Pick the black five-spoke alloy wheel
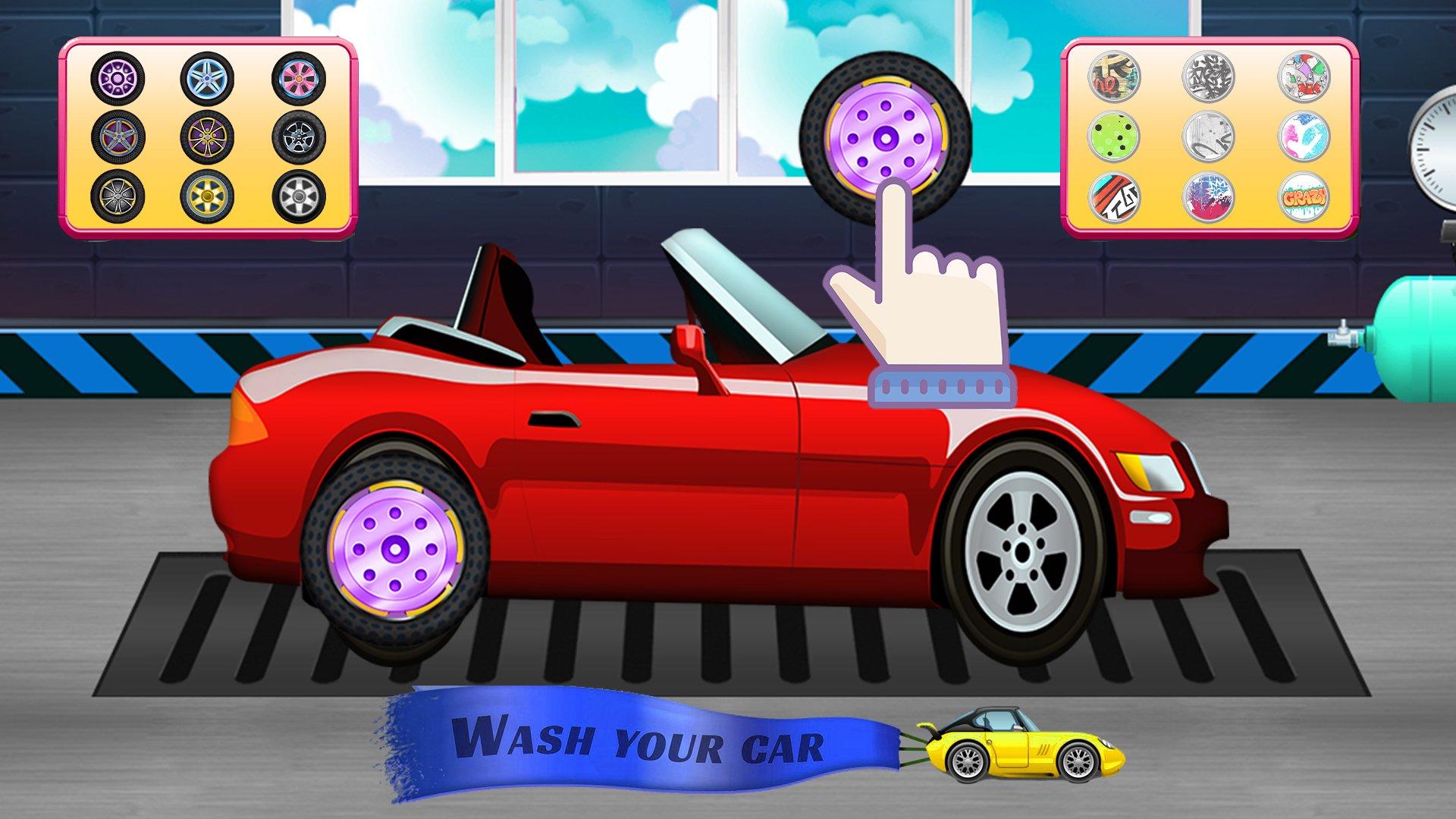Image resolution: width=1456 pixels, height=819 pixels. tap(297, 138)
